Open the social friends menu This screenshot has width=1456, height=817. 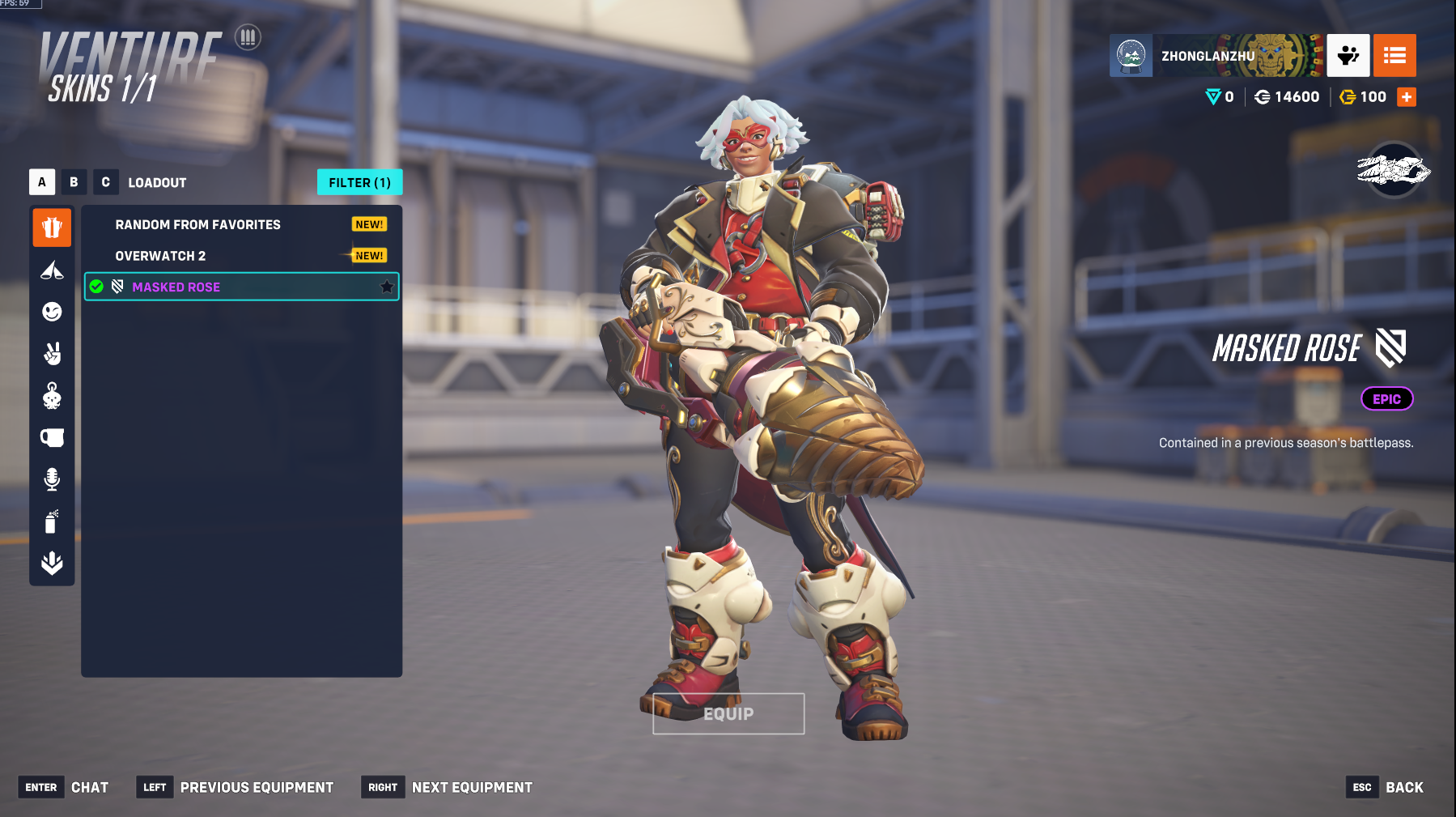coord(1348,55)
